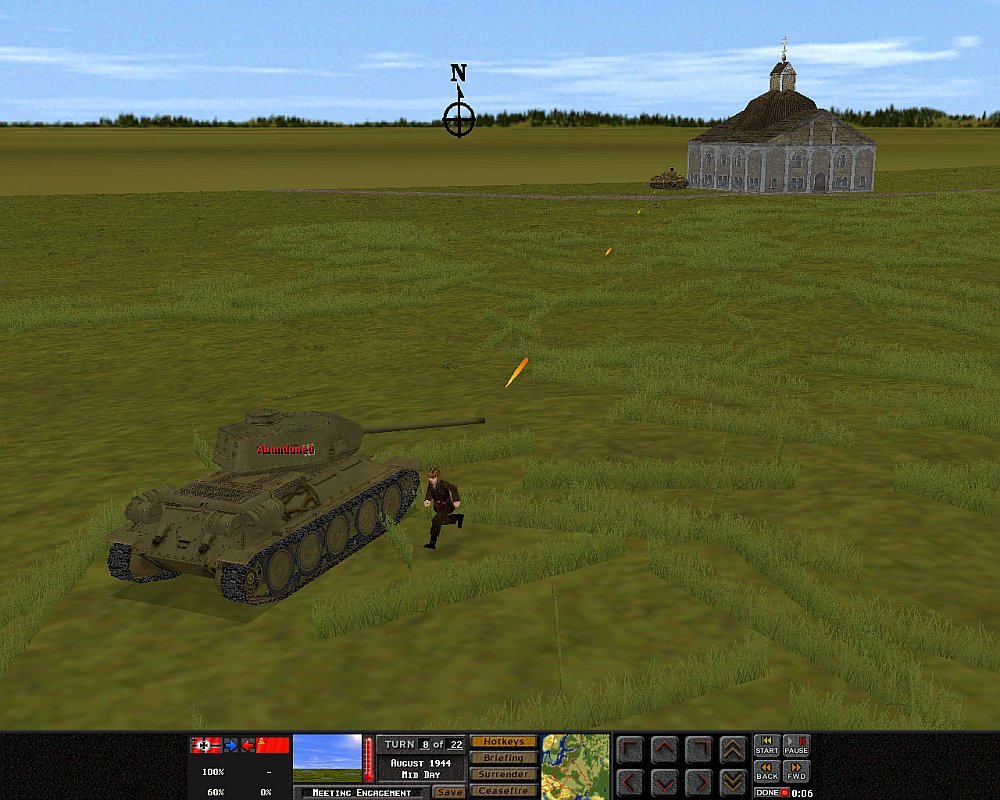Fast forward with the FWD button

(796, 771)
